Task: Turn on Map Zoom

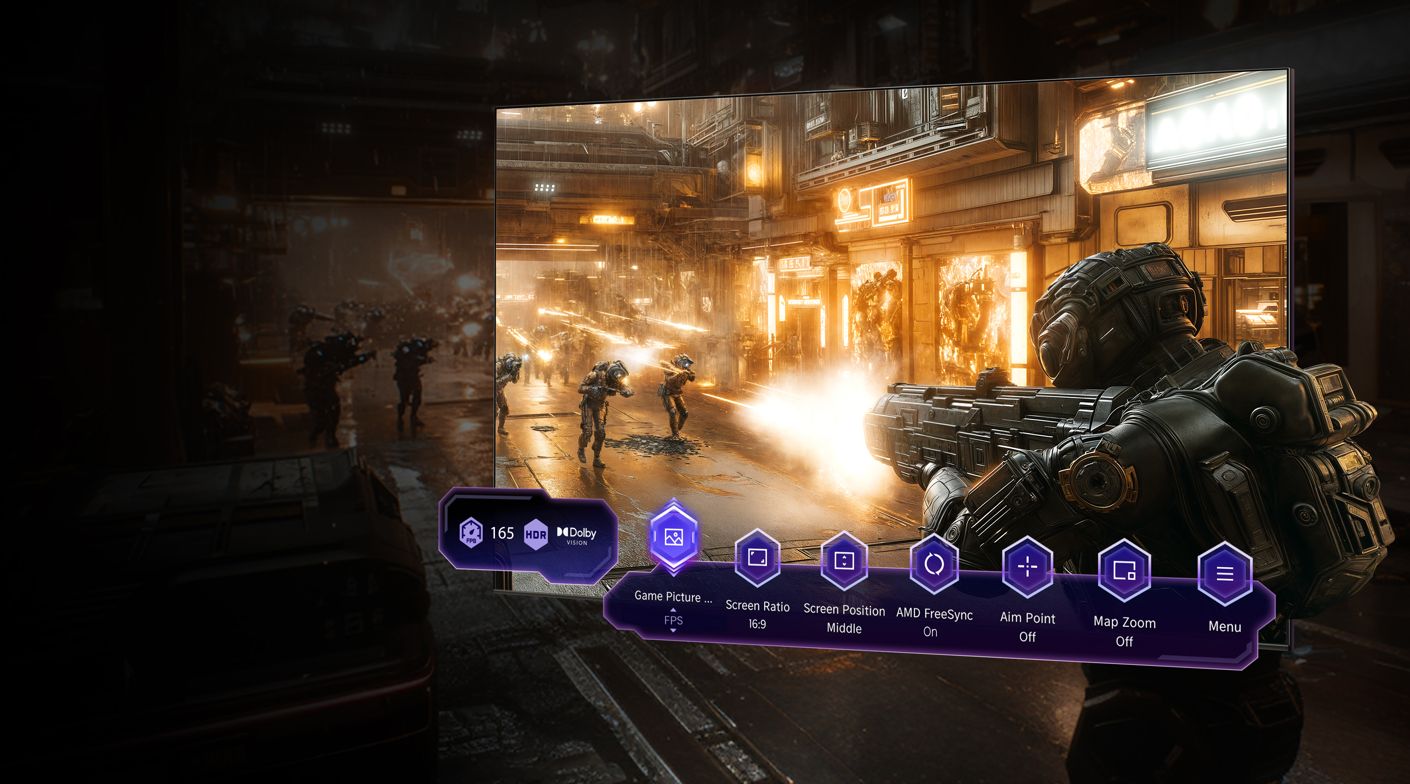Action: click(x=1124, y=570)
